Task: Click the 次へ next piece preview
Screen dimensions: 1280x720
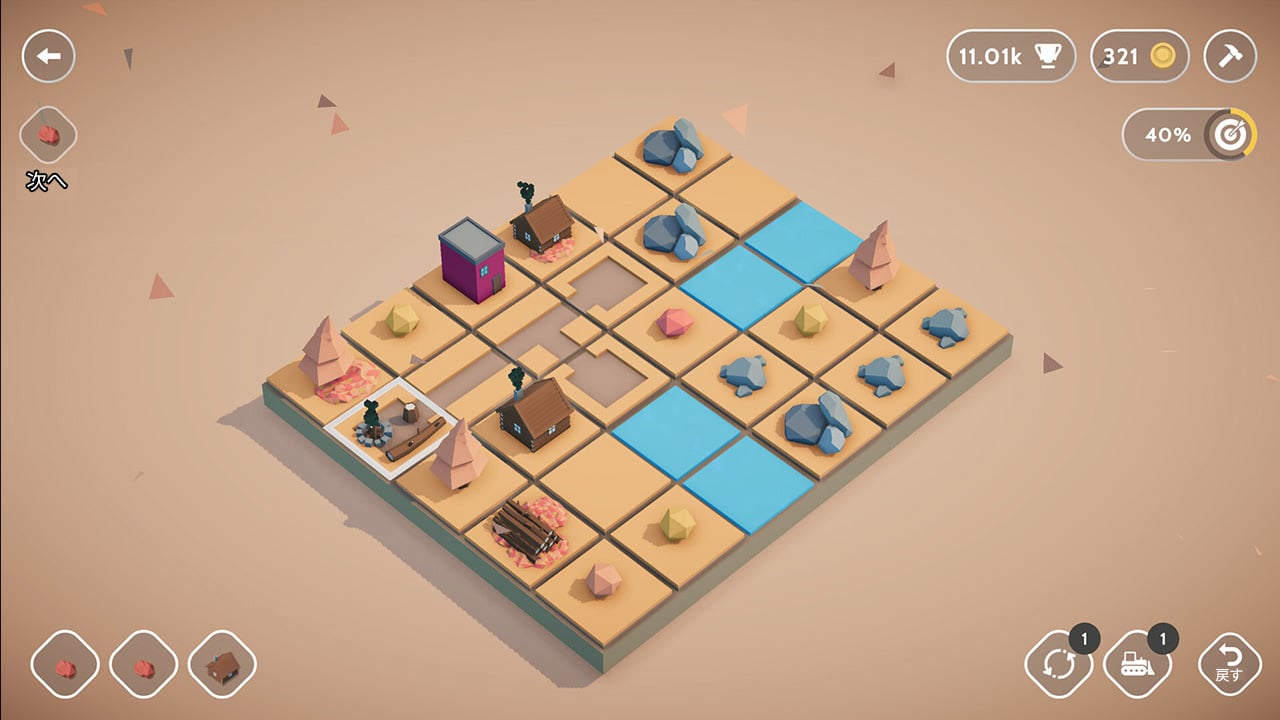Action: tap(47, 135)
